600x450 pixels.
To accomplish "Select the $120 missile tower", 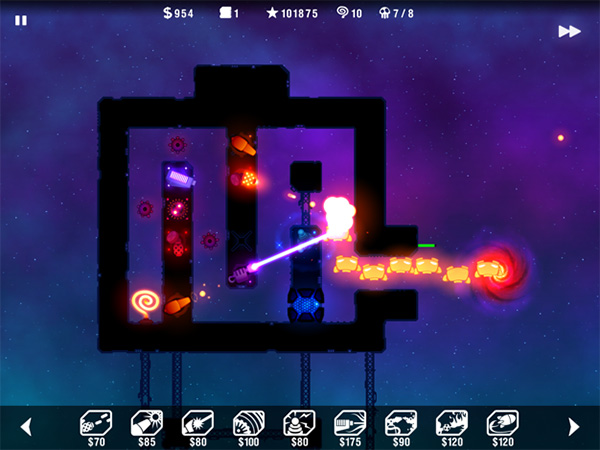I will pyautogui.click(x=503, y=423).
